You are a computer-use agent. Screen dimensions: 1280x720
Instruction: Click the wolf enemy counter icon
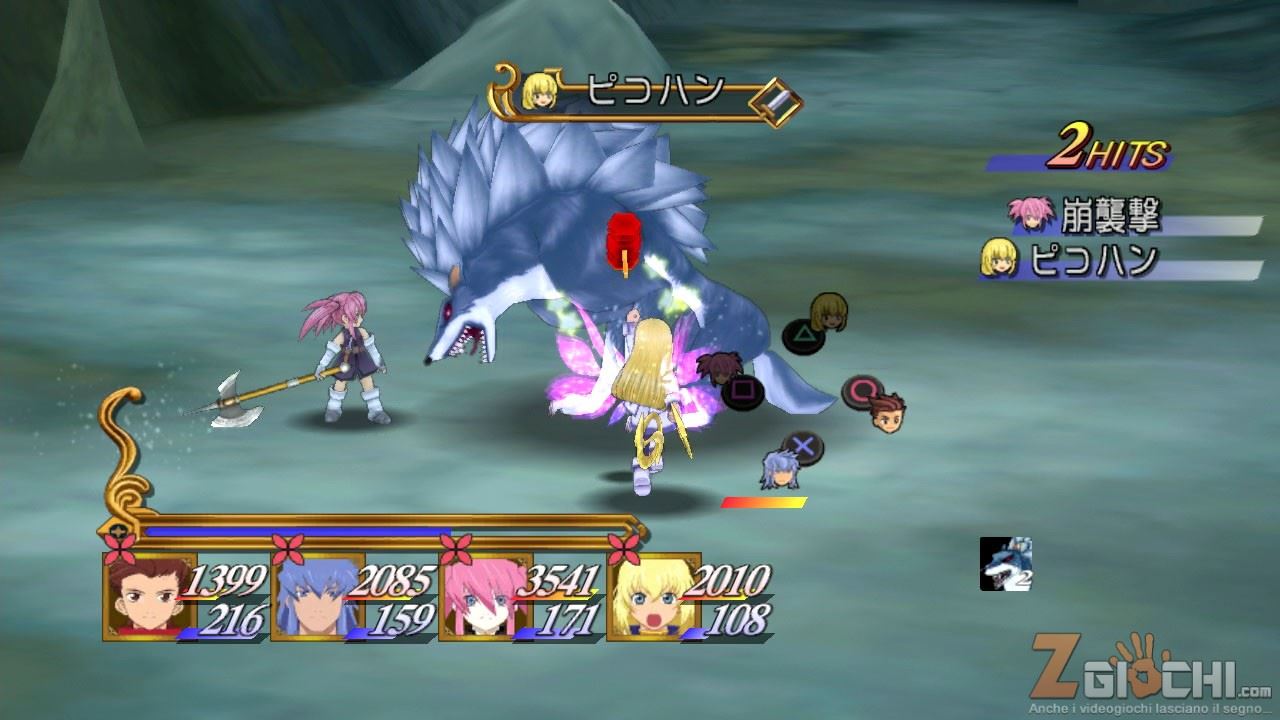pos(1005,564)
